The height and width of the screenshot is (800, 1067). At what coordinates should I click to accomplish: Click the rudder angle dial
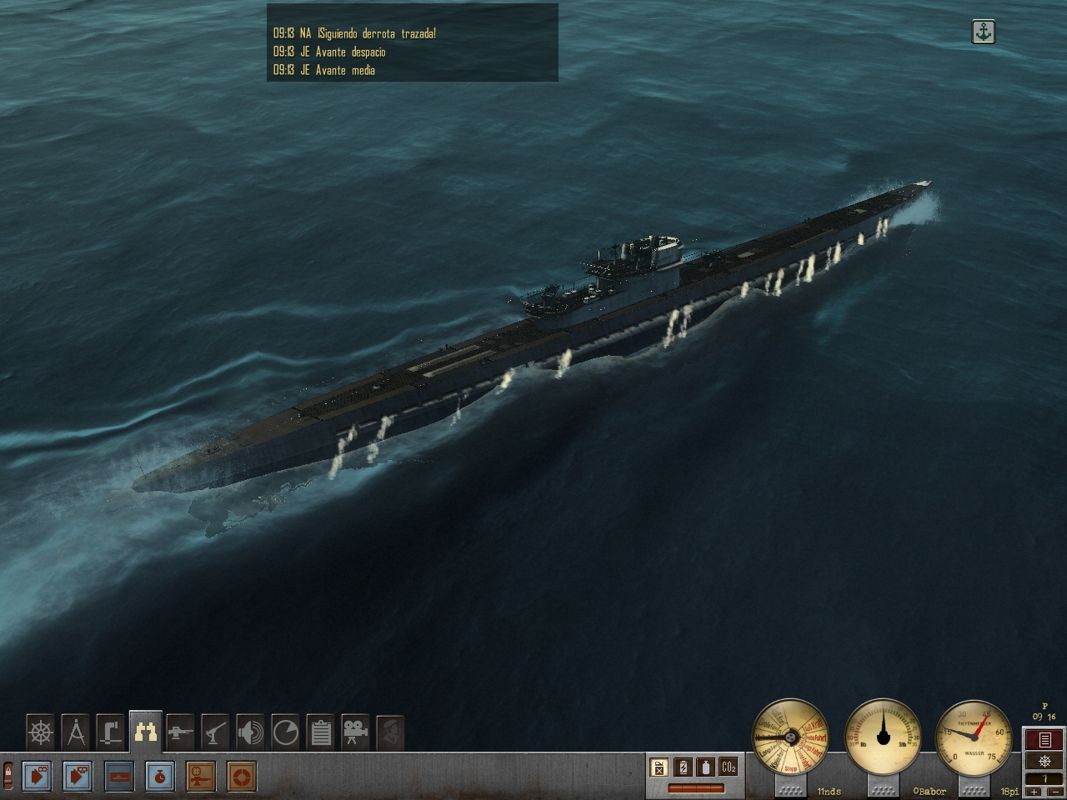pos(883,737)
